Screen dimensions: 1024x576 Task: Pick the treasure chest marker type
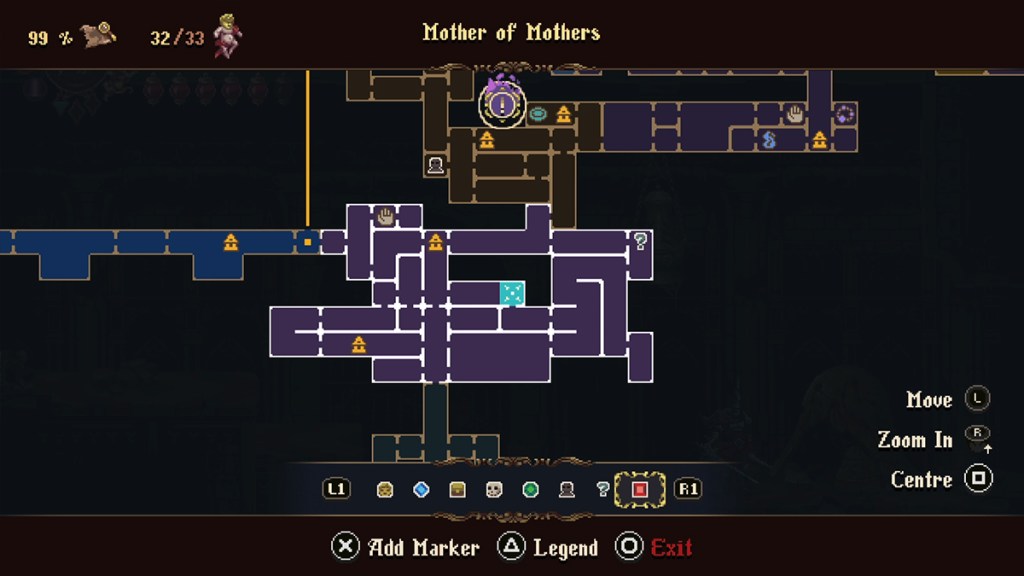click(x=458, y=489)
